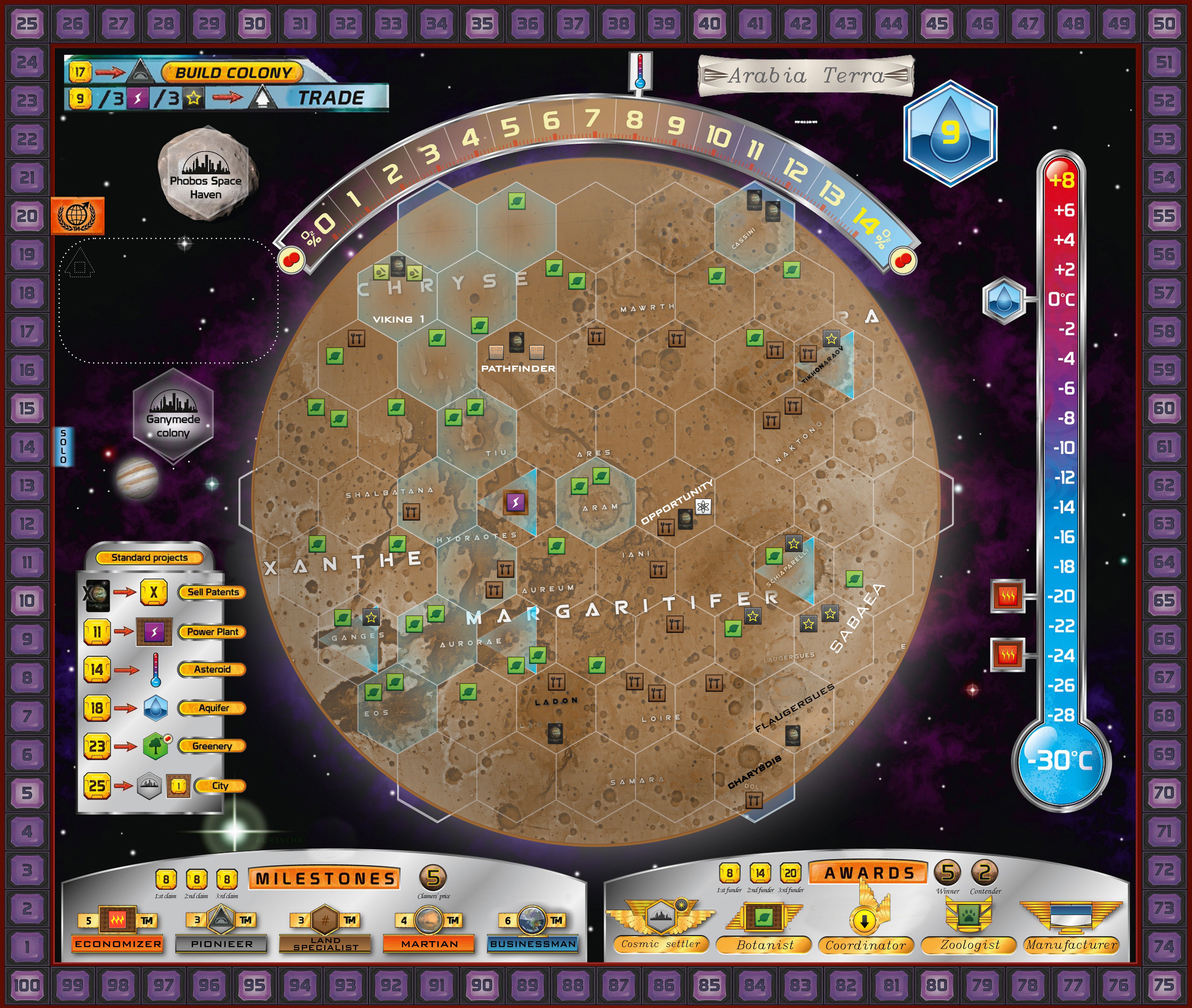Fund the Manufacturer award
The height and width of the screenshot is (1008, 1192).
[1071, 945]
